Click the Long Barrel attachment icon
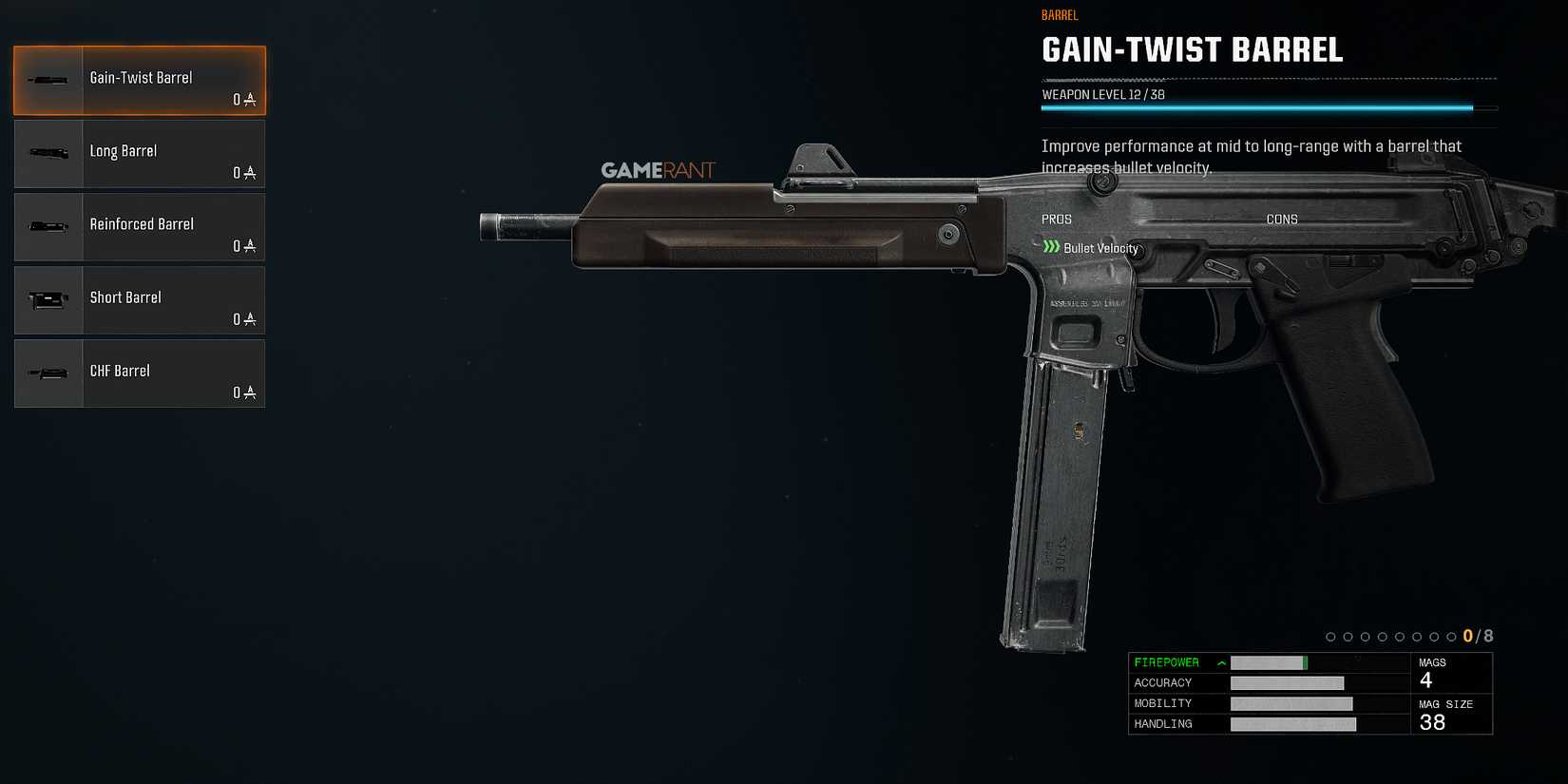The height and width of the screenshot is (784, 1568). click(x=48, y=153)
